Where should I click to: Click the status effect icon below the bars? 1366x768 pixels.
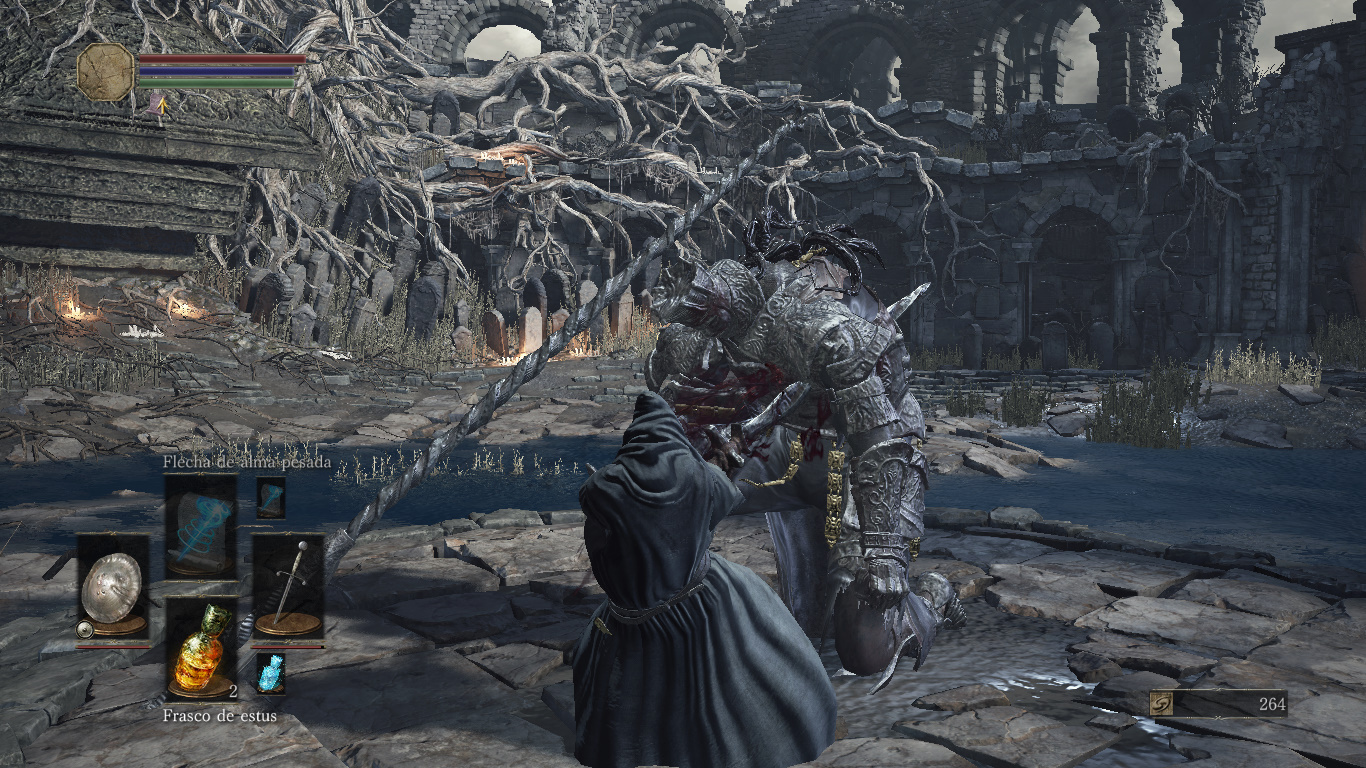pos(157,103)
